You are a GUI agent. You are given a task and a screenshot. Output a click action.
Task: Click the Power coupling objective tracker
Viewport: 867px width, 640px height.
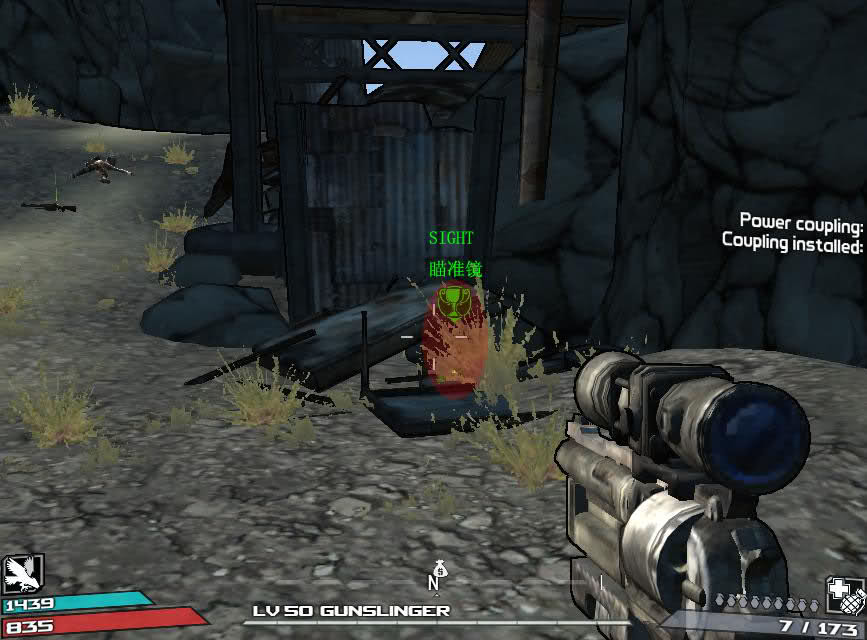coord(800,221)
